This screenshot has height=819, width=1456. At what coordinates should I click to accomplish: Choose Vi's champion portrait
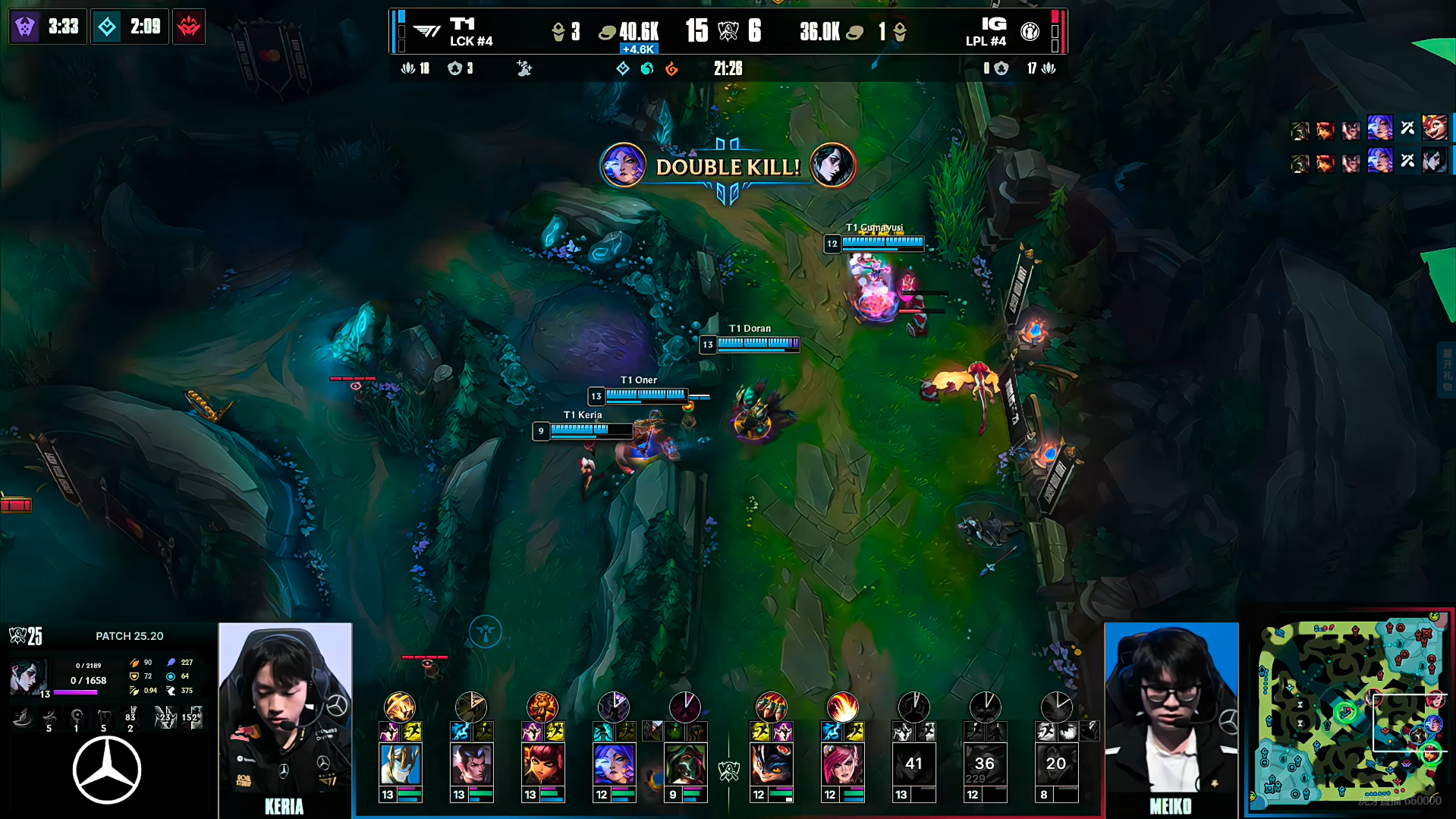coord(842,764)
